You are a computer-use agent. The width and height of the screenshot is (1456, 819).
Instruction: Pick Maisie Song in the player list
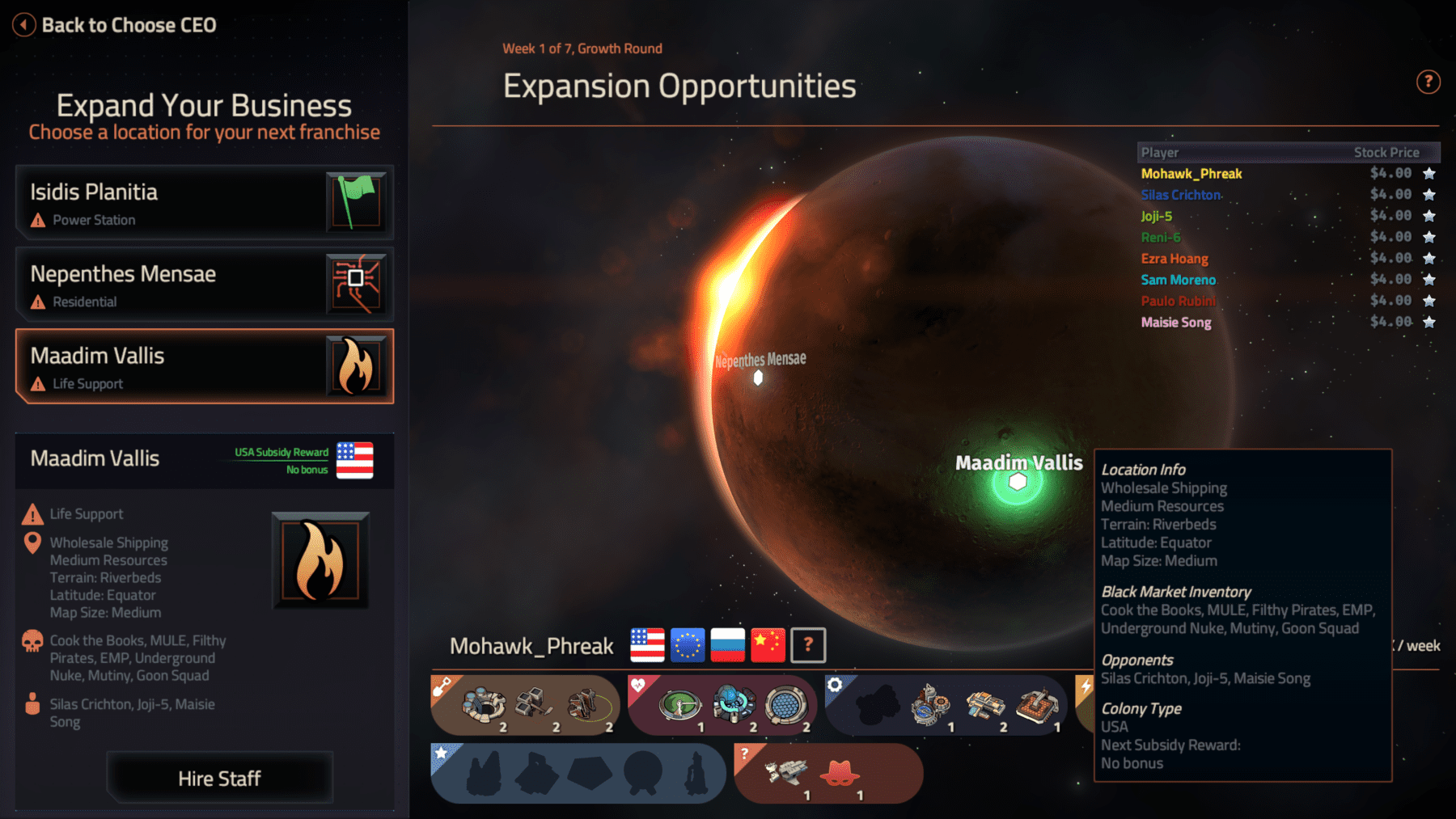coord(1175,323)
